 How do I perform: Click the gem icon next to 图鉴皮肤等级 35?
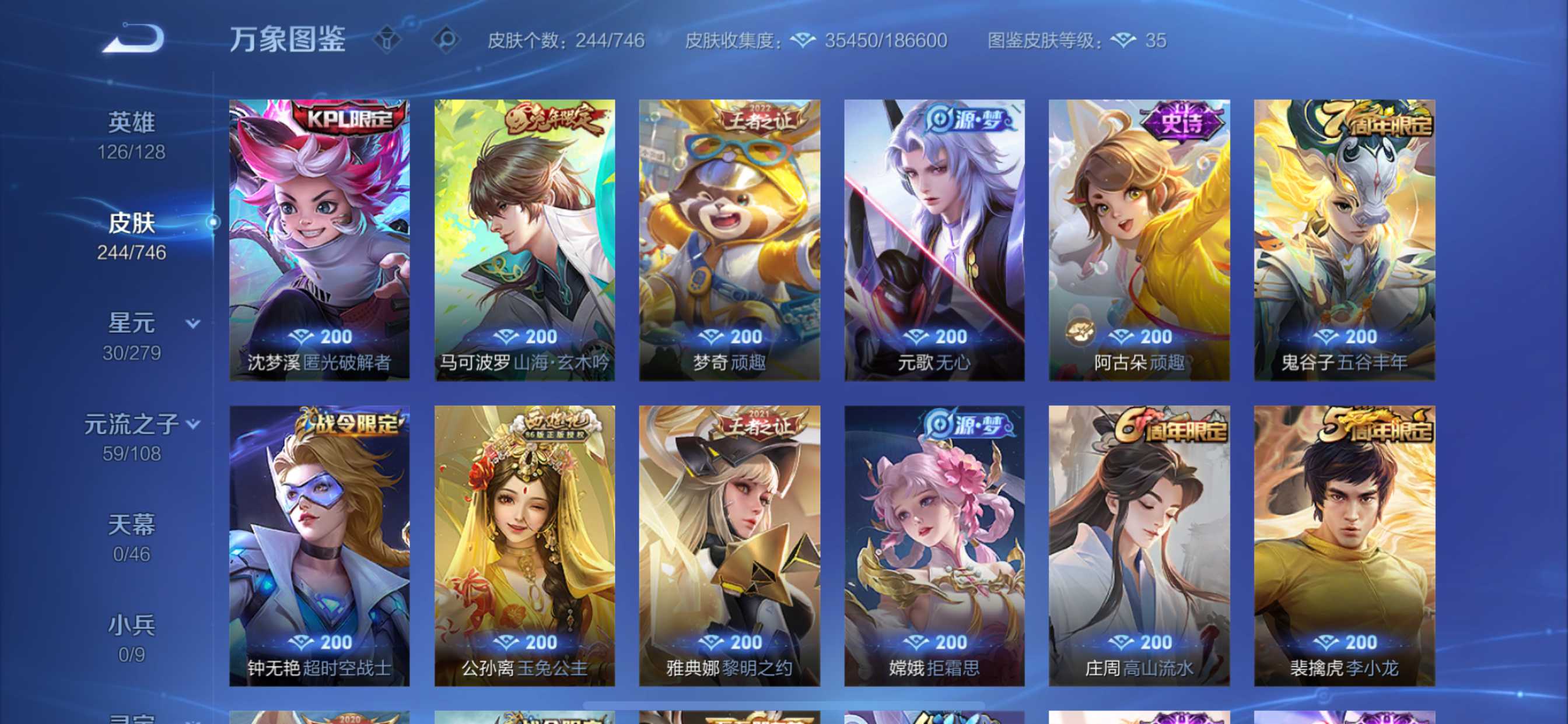click(1123, 41)
